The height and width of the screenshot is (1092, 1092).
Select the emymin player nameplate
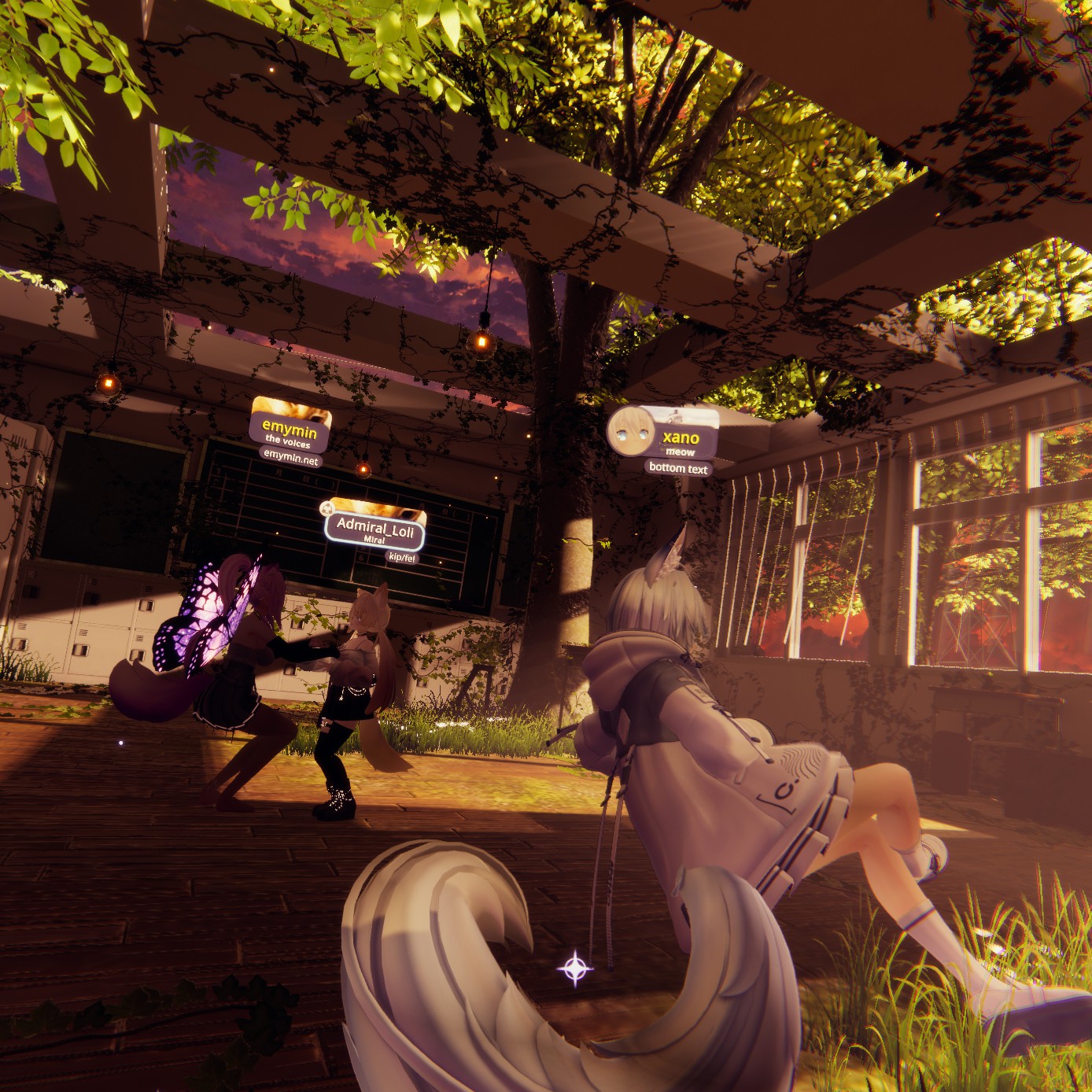click(289, 431)
